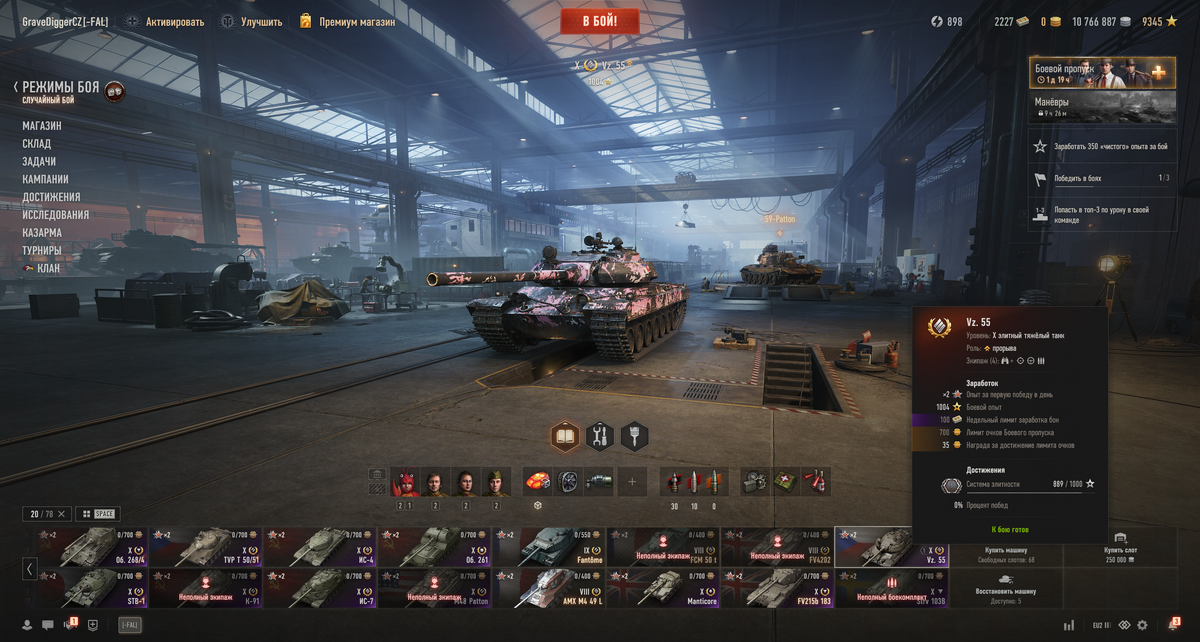1200x642 pixels.
Task: Open the ИССЛЕДОВАНИЯ research menu
Action: point(56,215)
